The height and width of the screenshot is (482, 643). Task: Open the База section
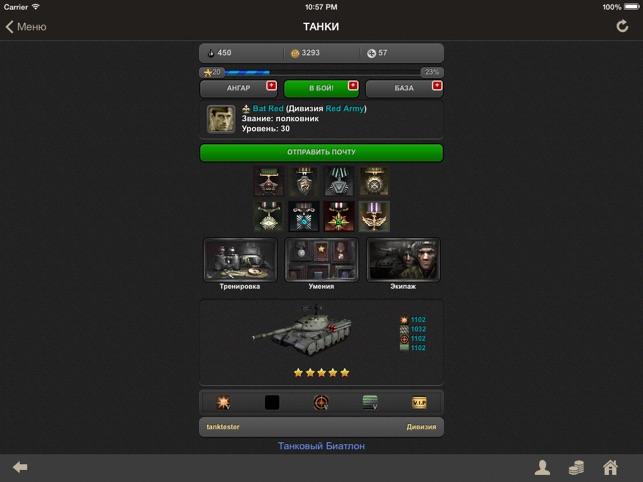(x=403, y=88)
